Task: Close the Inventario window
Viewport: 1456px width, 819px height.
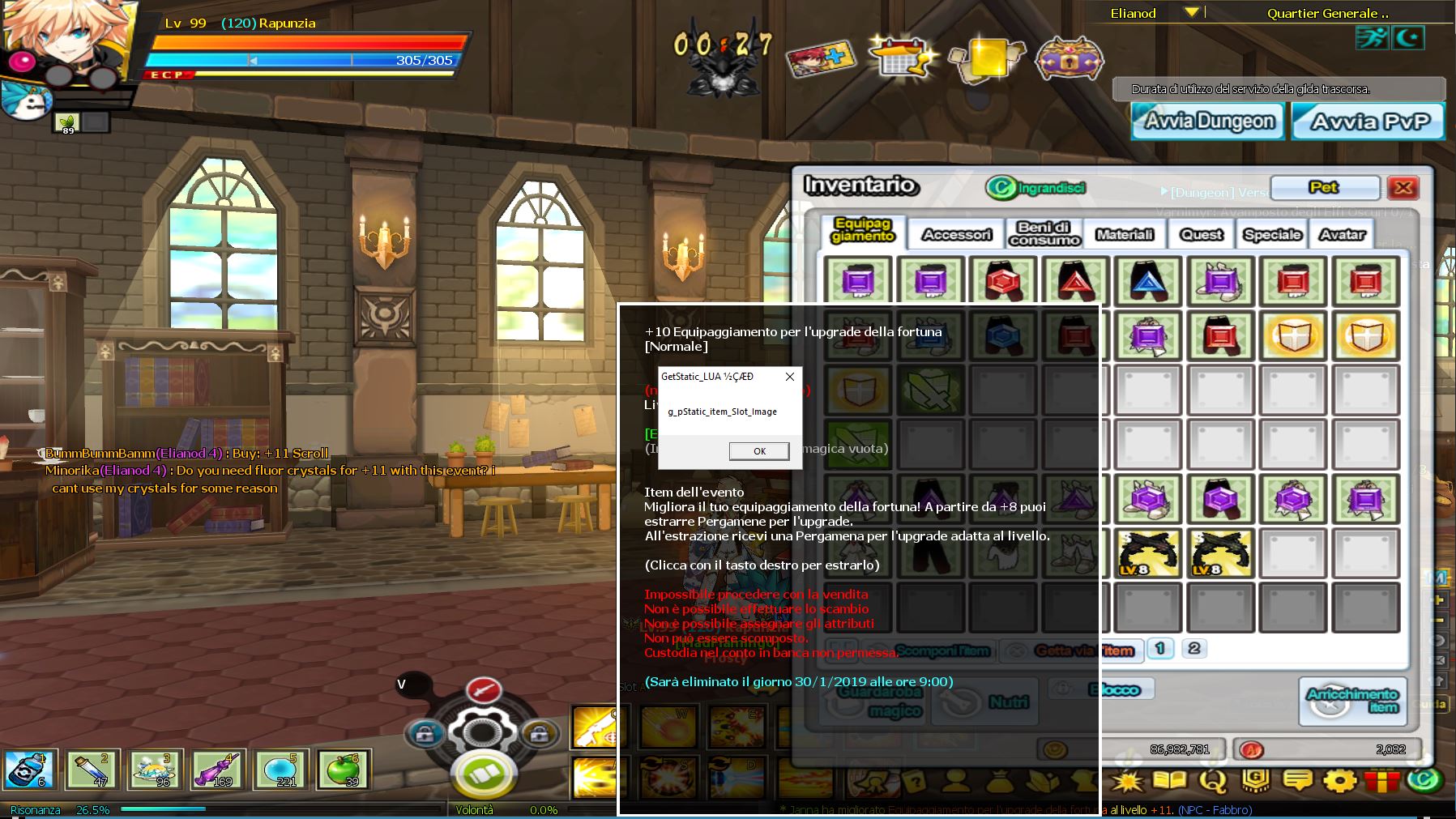Action: pyautogui.click(x=1403, y=188)
